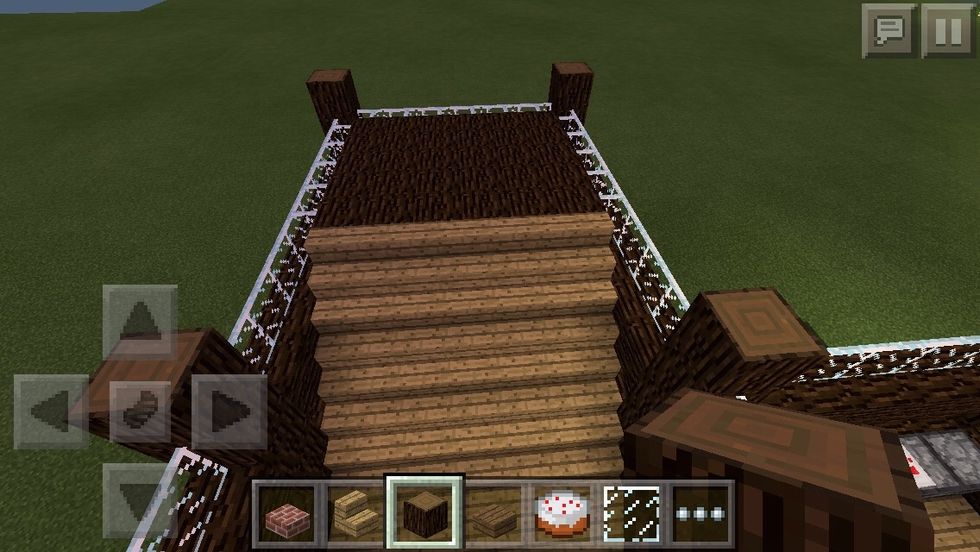This screenshot has height=552, width=980.
Task: Select the wooden stairs hotbar slot
Action: click(356, 512)
